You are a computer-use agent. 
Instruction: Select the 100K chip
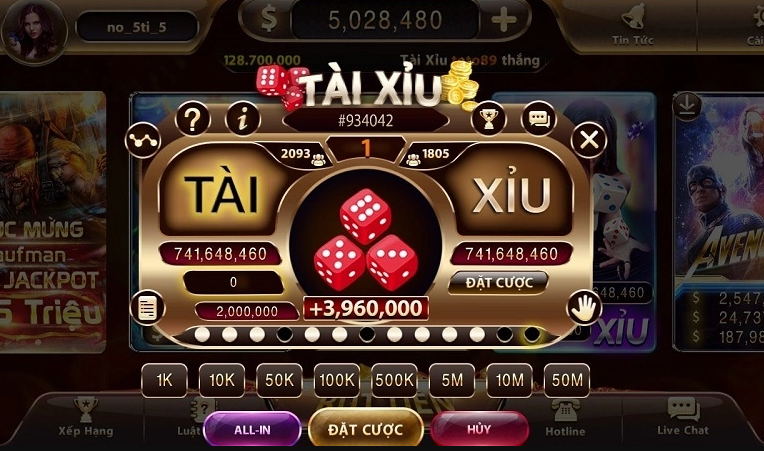pyautogui.click(x=336, y=380)
